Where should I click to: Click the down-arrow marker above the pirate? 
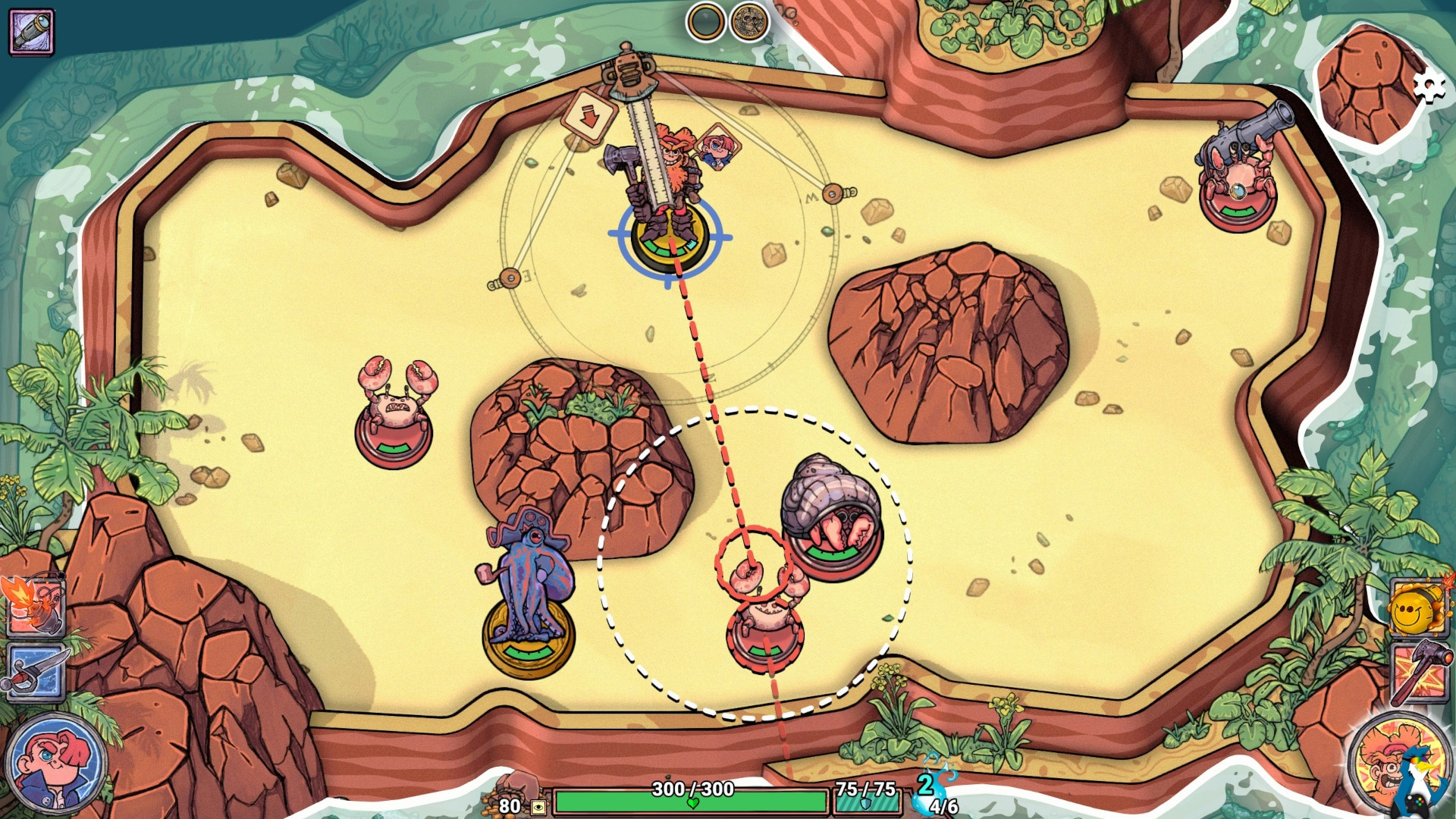coord(588,117)
